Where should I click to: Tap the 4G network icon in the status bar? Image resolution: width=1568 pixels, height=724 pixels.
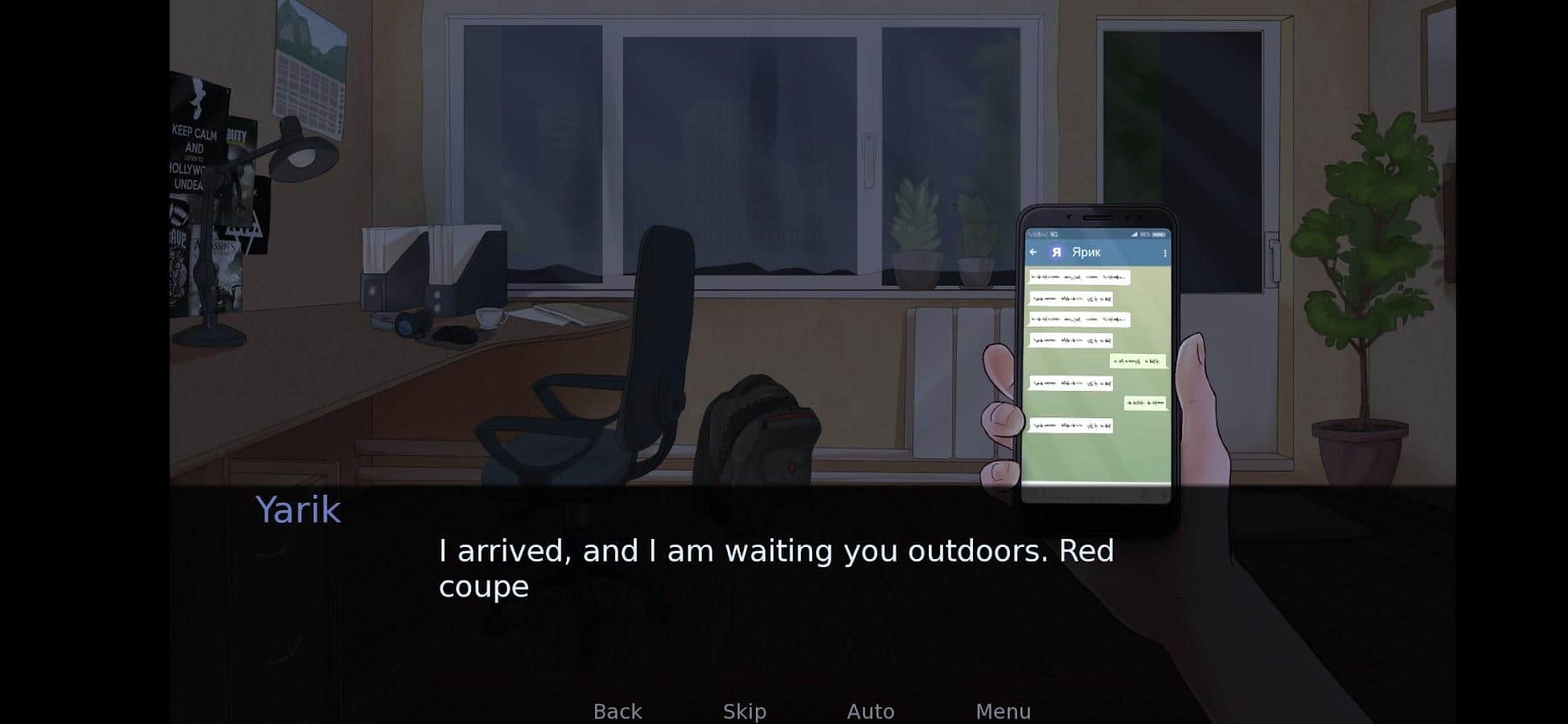(x=1055, y=234)
